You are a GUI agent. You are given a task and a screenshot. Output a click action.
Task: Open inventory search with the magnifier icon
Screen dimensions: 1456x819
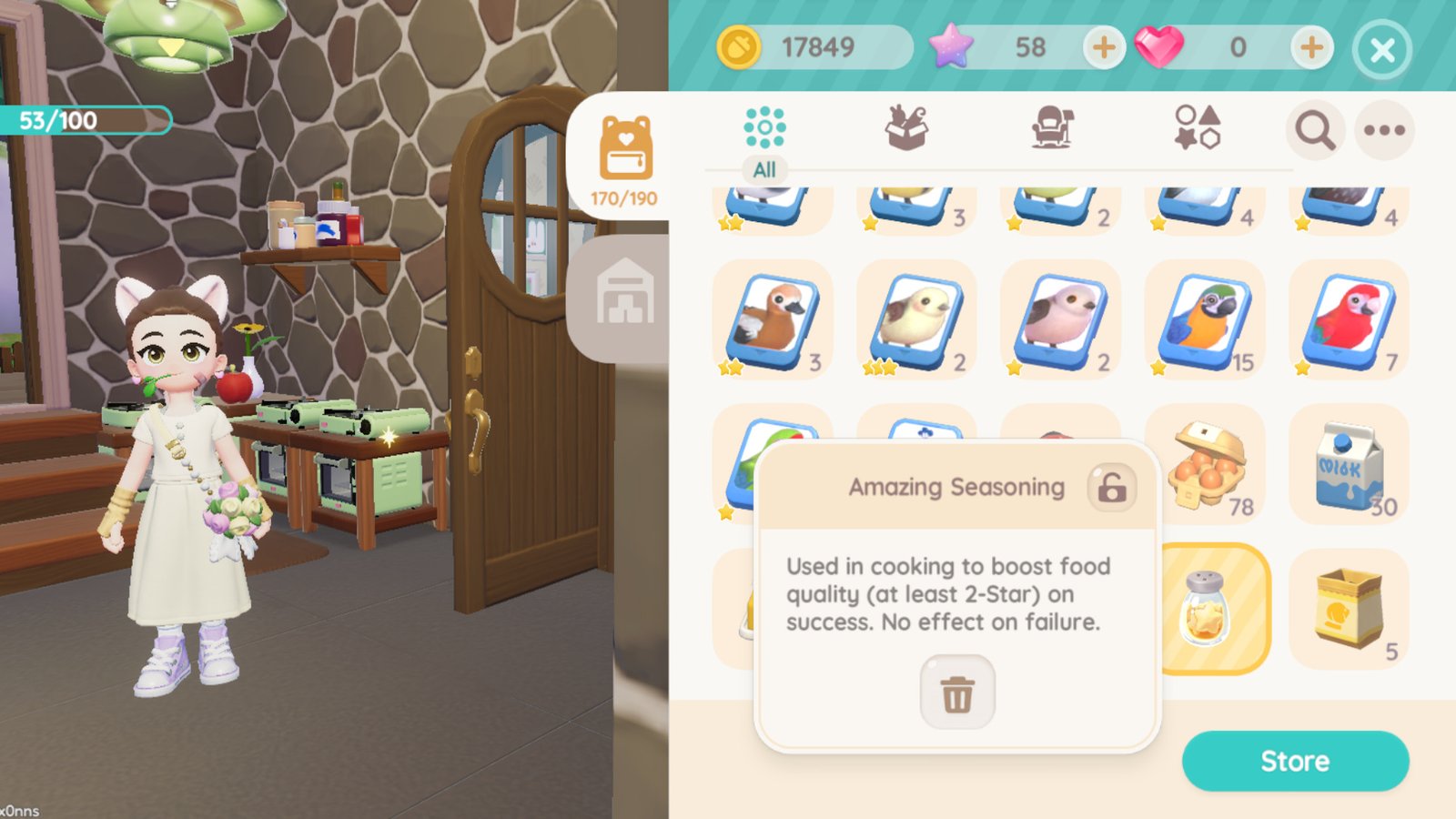pyautogui.click(x=1314, y=130)
